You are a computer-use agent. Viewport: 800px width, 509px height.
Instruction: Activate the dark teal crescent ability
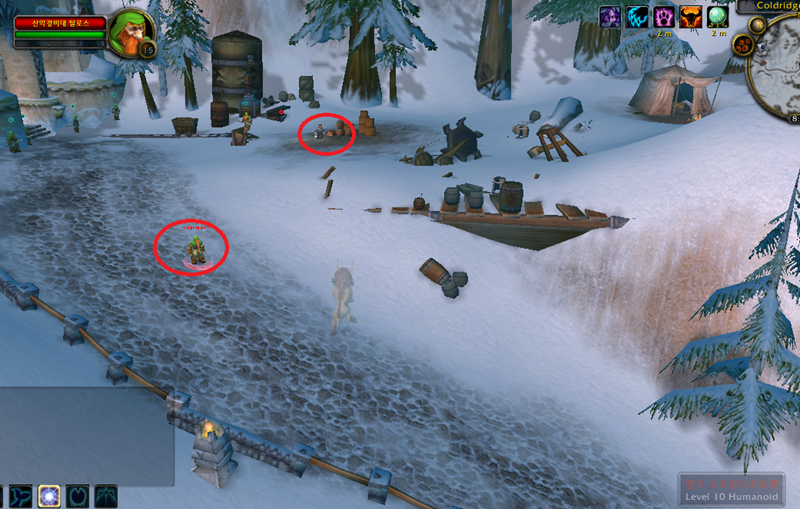pyautogui.click(x=78, y=496)
